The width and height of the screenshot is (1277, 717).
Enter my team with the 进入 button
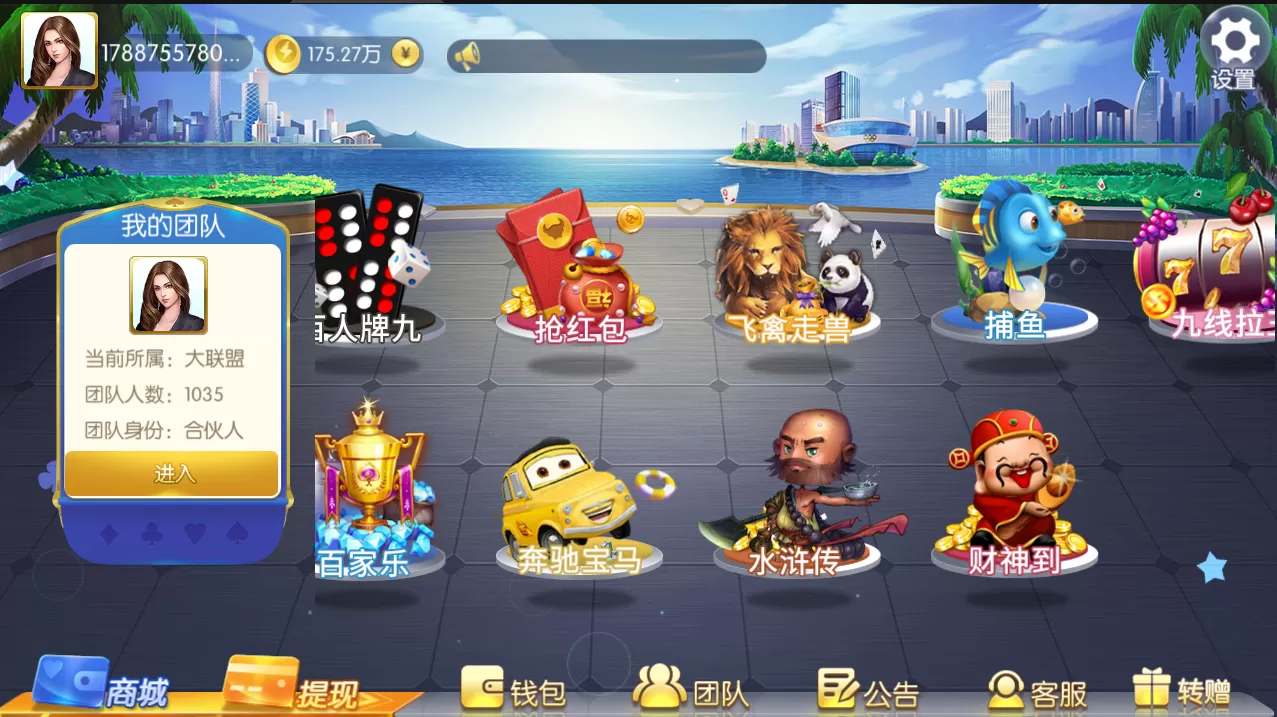coord(172,474)
